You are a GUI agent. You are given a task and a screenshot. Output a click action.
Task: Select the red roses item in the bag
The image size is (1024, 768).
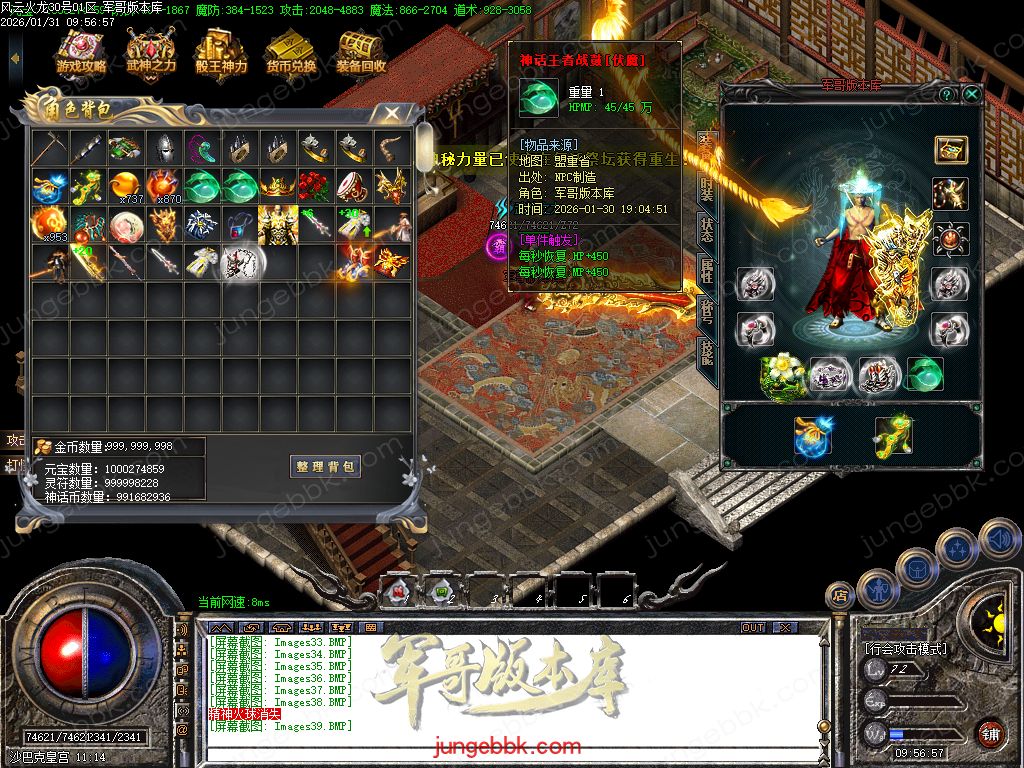pos(315,186)
